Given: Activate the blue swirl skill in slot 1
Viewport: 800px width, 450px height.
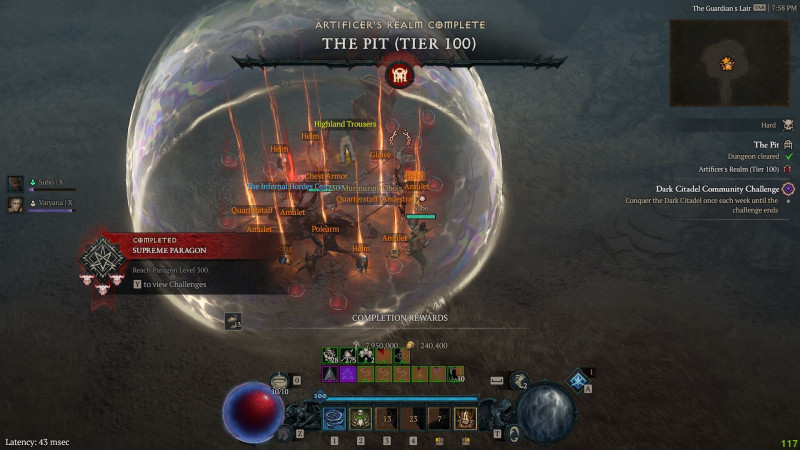Looking at the screenshot, I should click(x=334, y=419).
